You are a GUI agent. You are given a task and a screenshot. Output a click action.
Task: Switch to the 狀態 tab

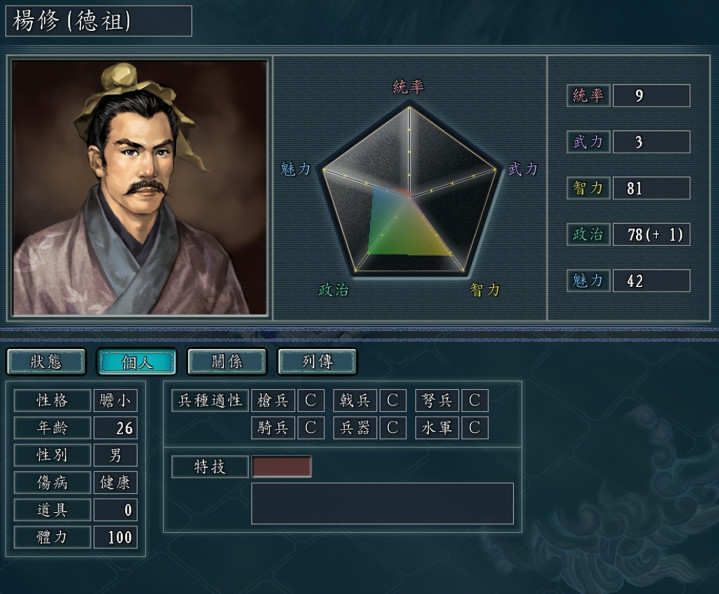pos(47,361)
